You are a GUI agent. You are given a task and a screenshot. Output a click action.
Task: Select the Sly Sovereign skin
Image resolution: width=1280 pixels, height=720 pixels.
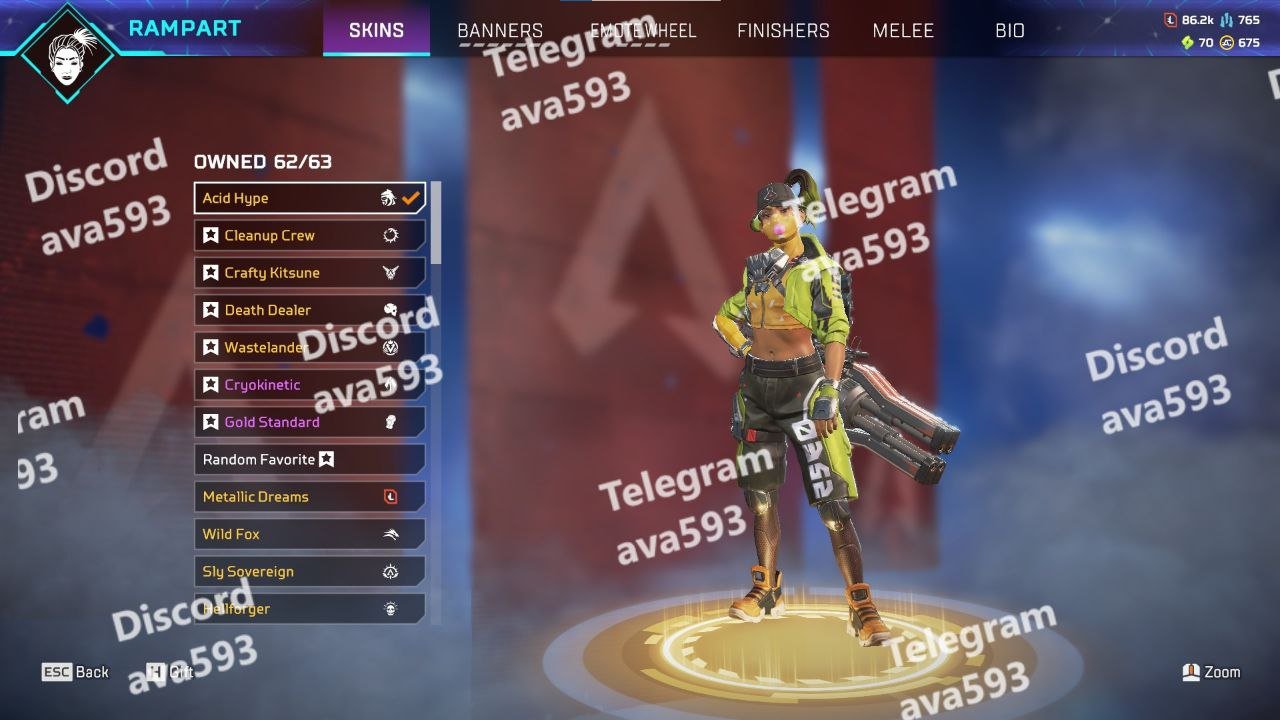coord(309,571)
